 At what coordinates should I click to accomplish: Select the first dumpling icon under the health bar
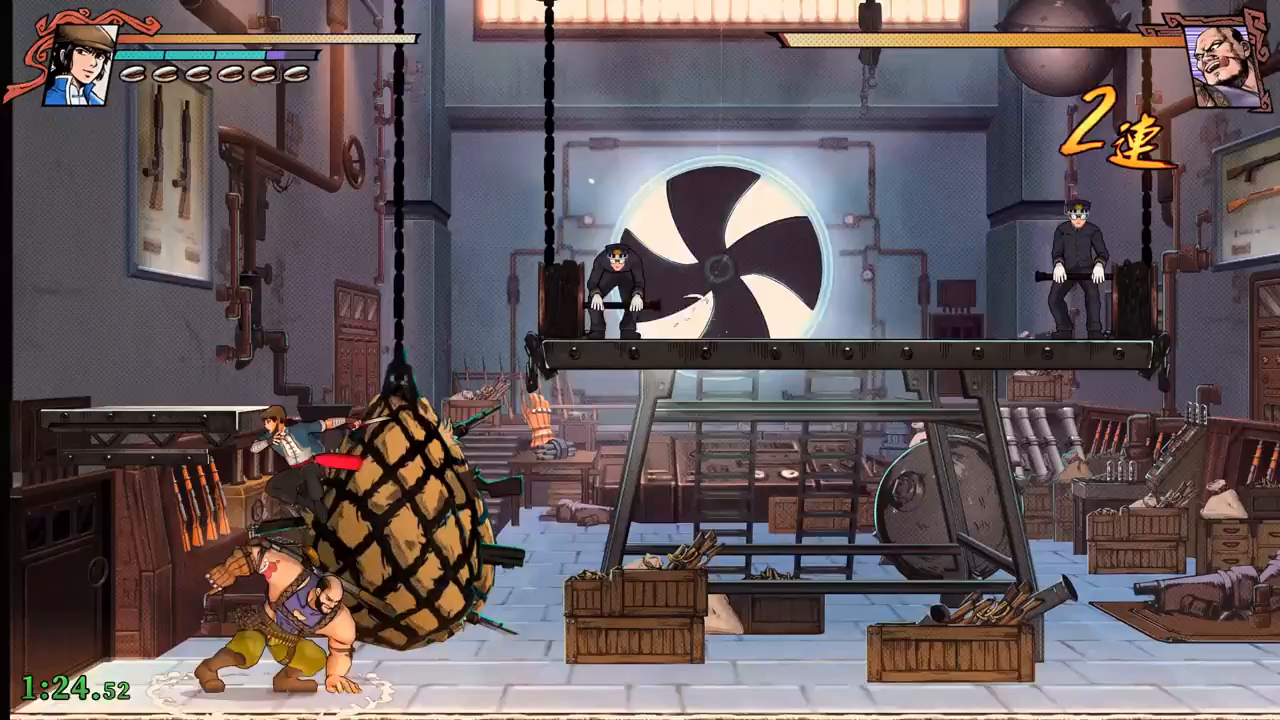click(134, 73)
